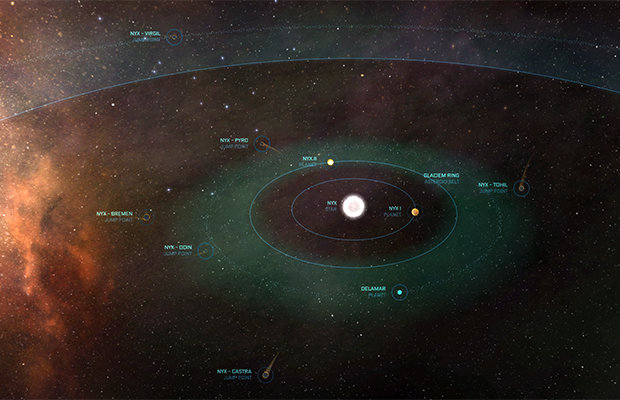620x400 pixels.
Task: Choose the Nyx - Pyro jump point
Action: (x=261, y=143)
